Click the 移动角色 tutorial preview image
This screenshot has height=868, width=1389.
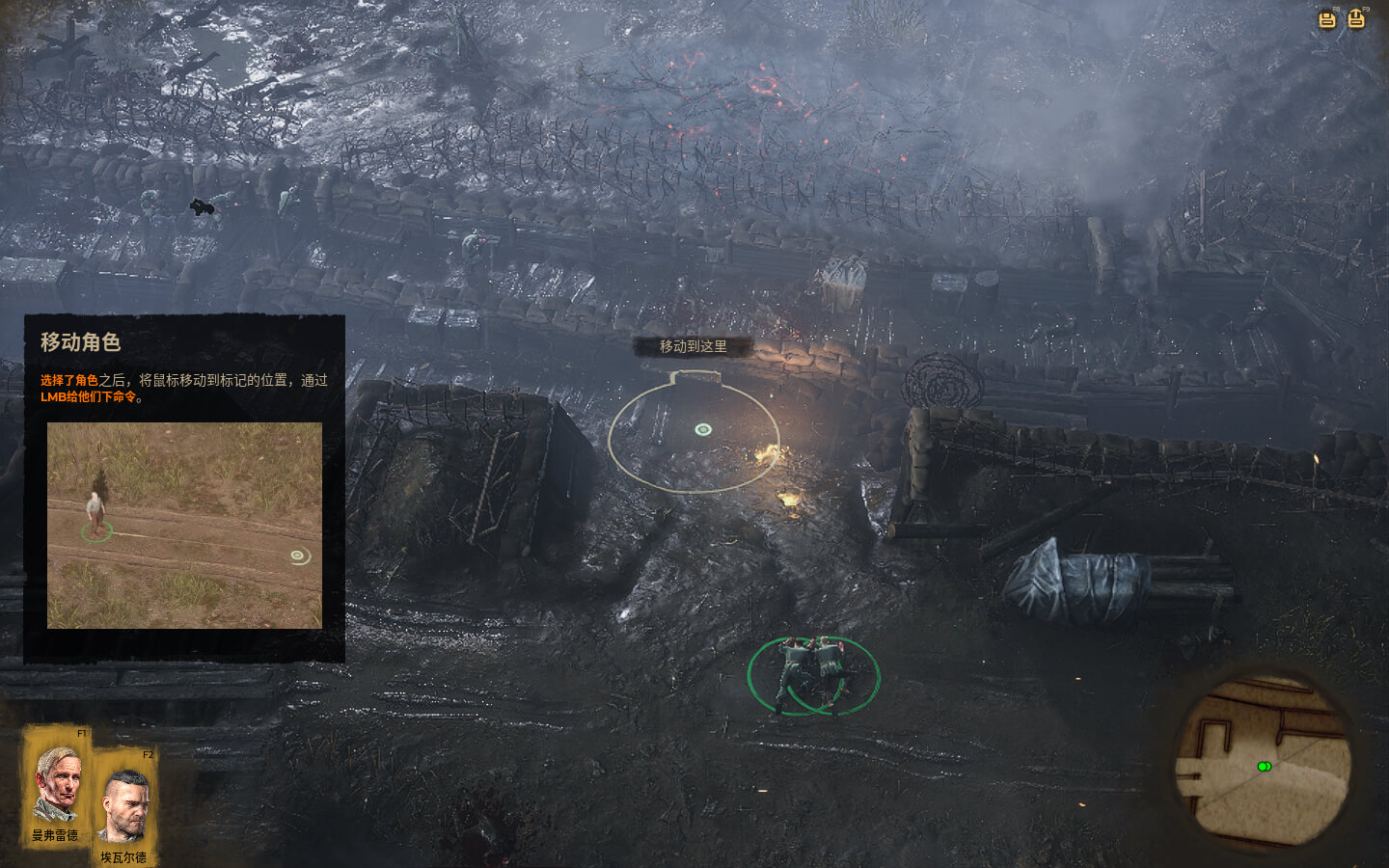[x=184, y=526]
